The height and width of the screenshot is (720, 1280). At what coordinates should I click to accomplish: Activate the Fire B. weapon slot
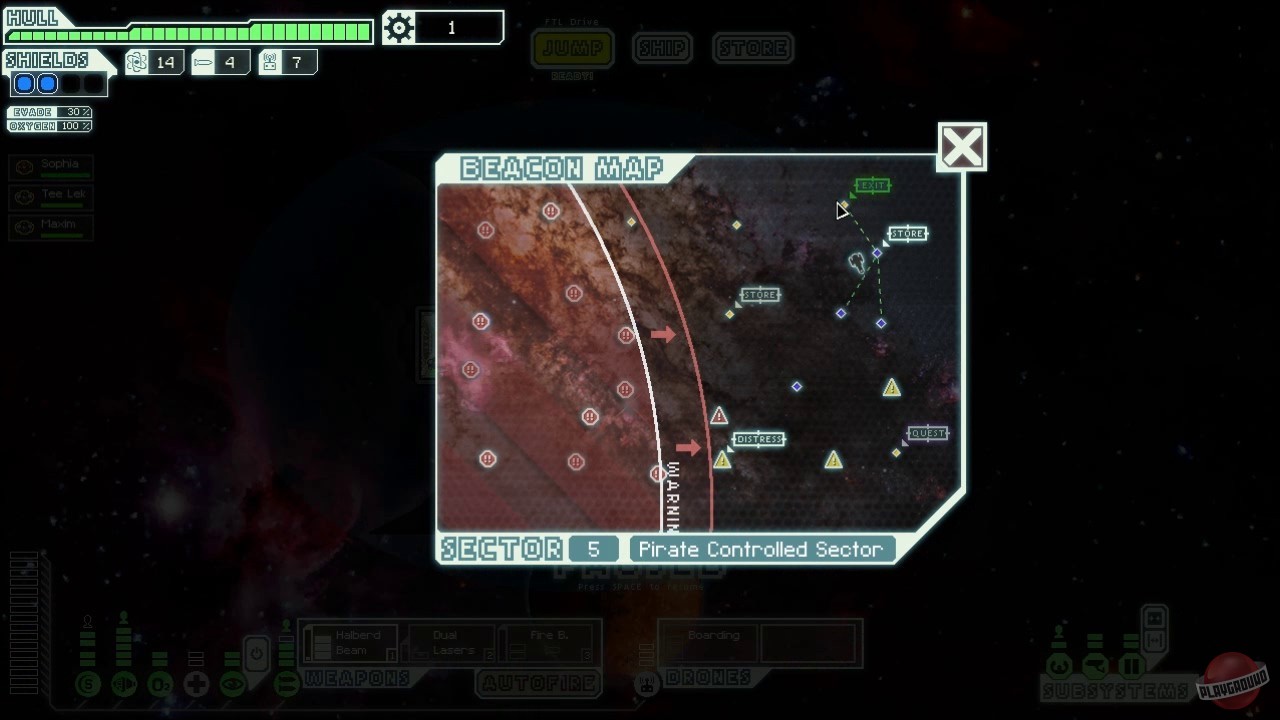click(x=544, y=641)
